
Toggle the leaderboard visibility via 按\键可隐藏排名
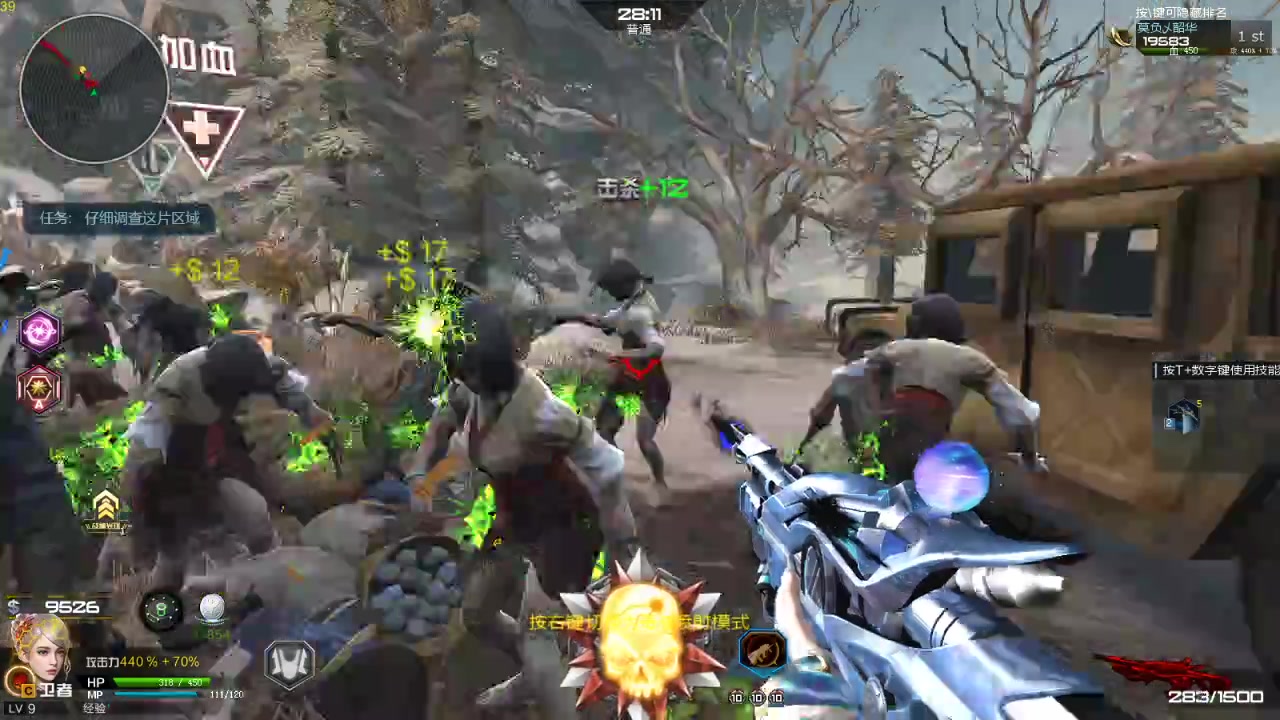click(x=1180, y=12)
